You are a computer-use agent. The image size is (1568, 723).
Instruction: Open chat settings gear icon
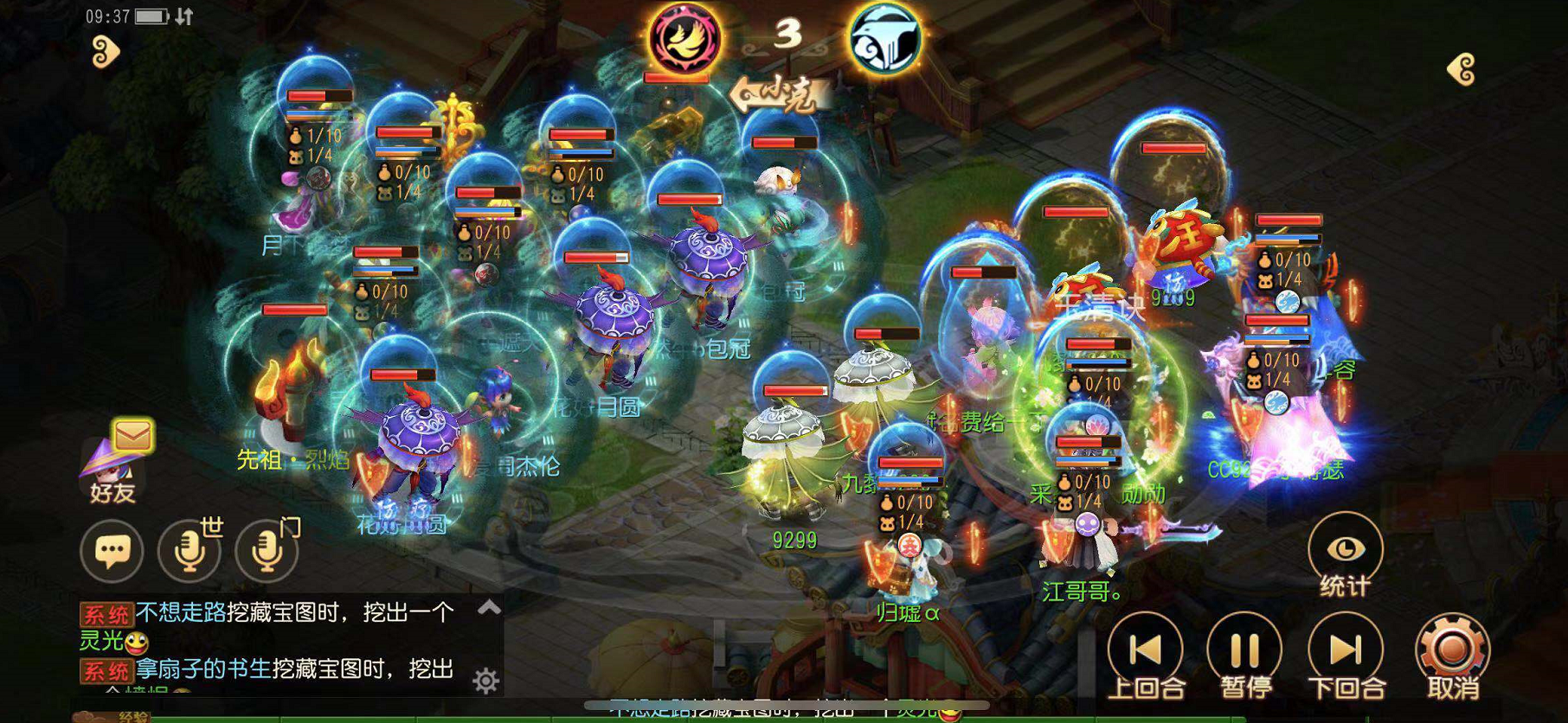click(x=485, y=681)
